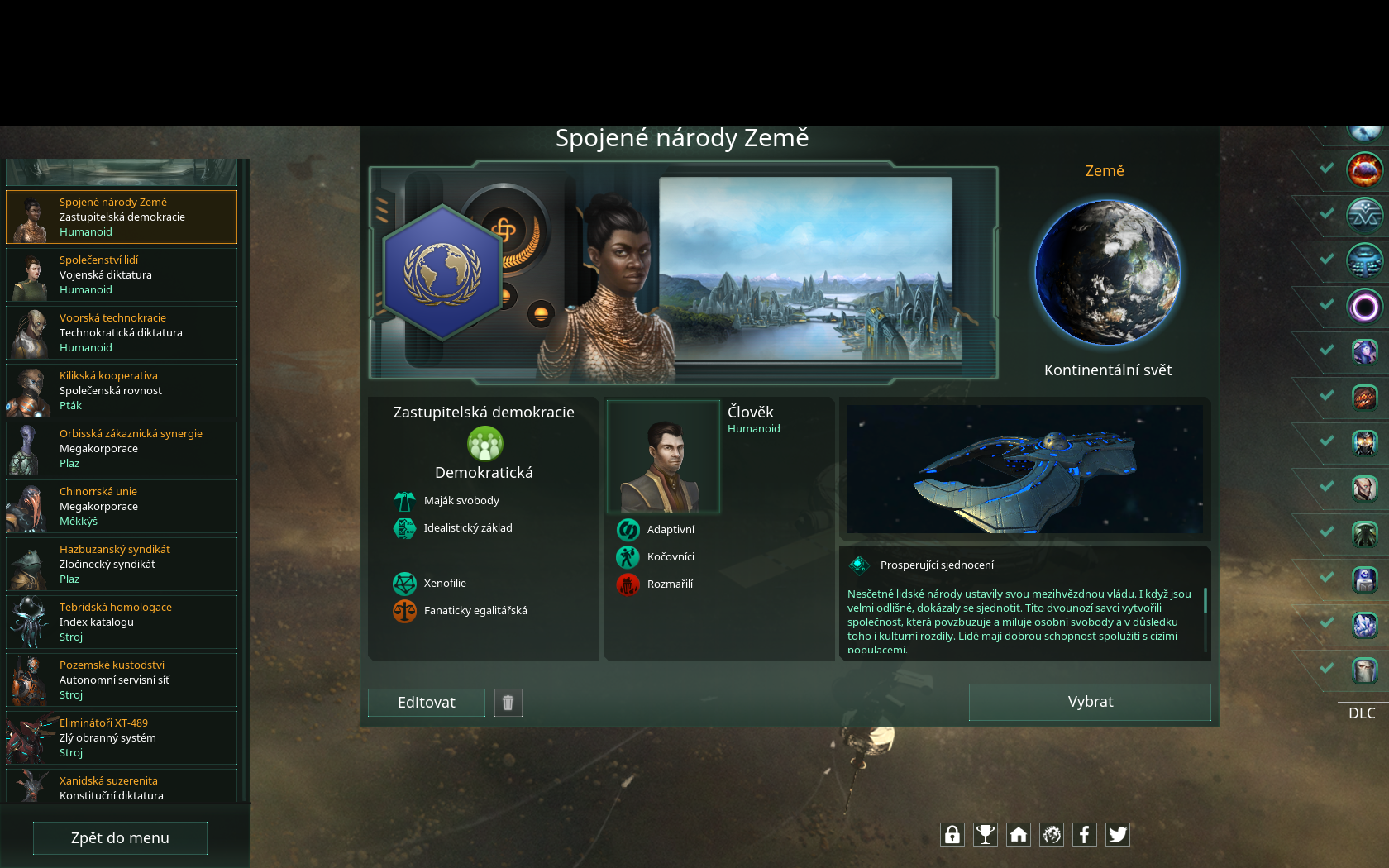Choose the Voorská technokracie empire
The width and height of the screenshot is (1389, 868).
coord(122,333)
